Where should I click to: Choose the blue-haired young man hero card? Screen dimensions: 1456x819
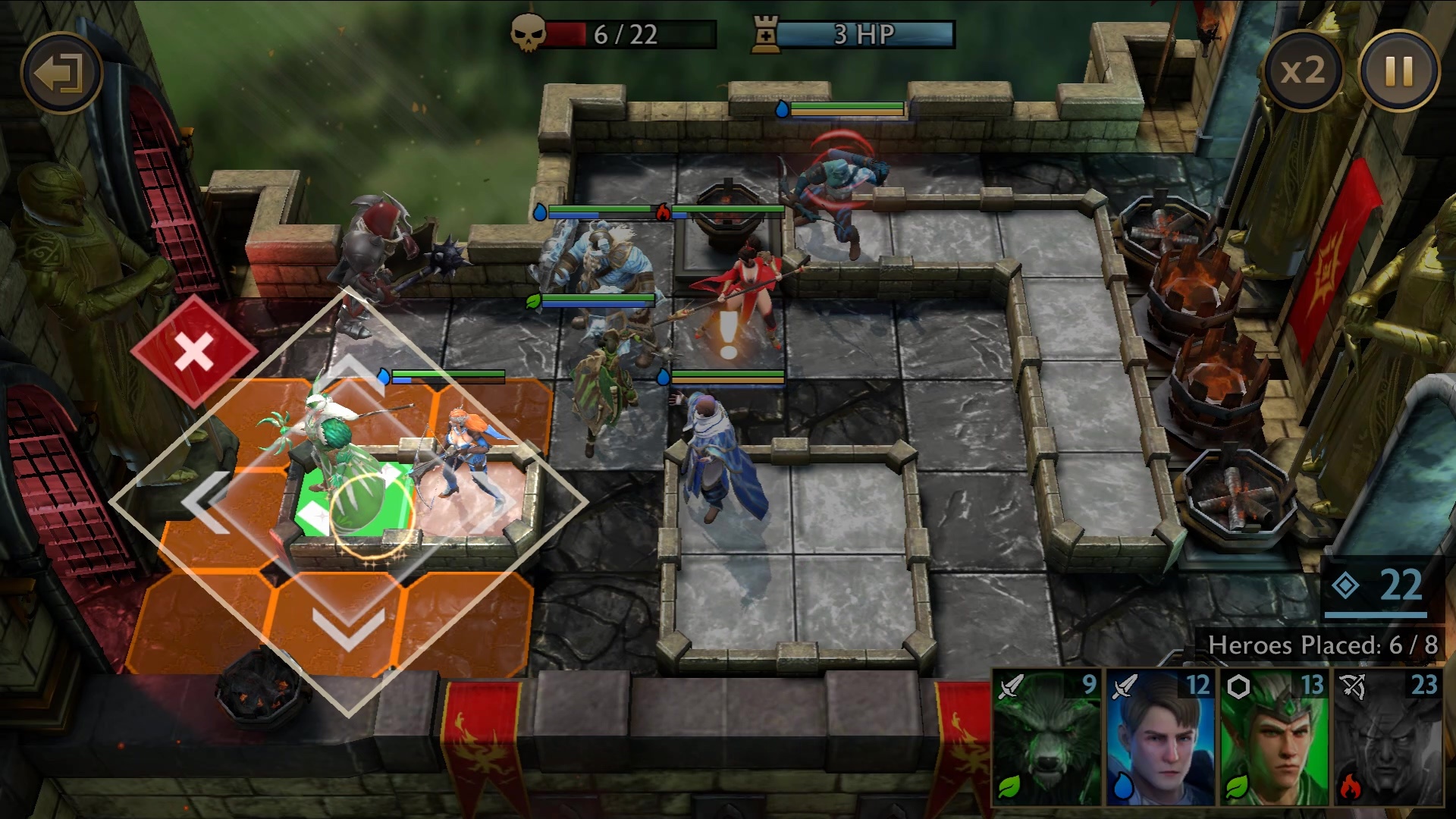pyautogui.click(x=1160, y=737)
